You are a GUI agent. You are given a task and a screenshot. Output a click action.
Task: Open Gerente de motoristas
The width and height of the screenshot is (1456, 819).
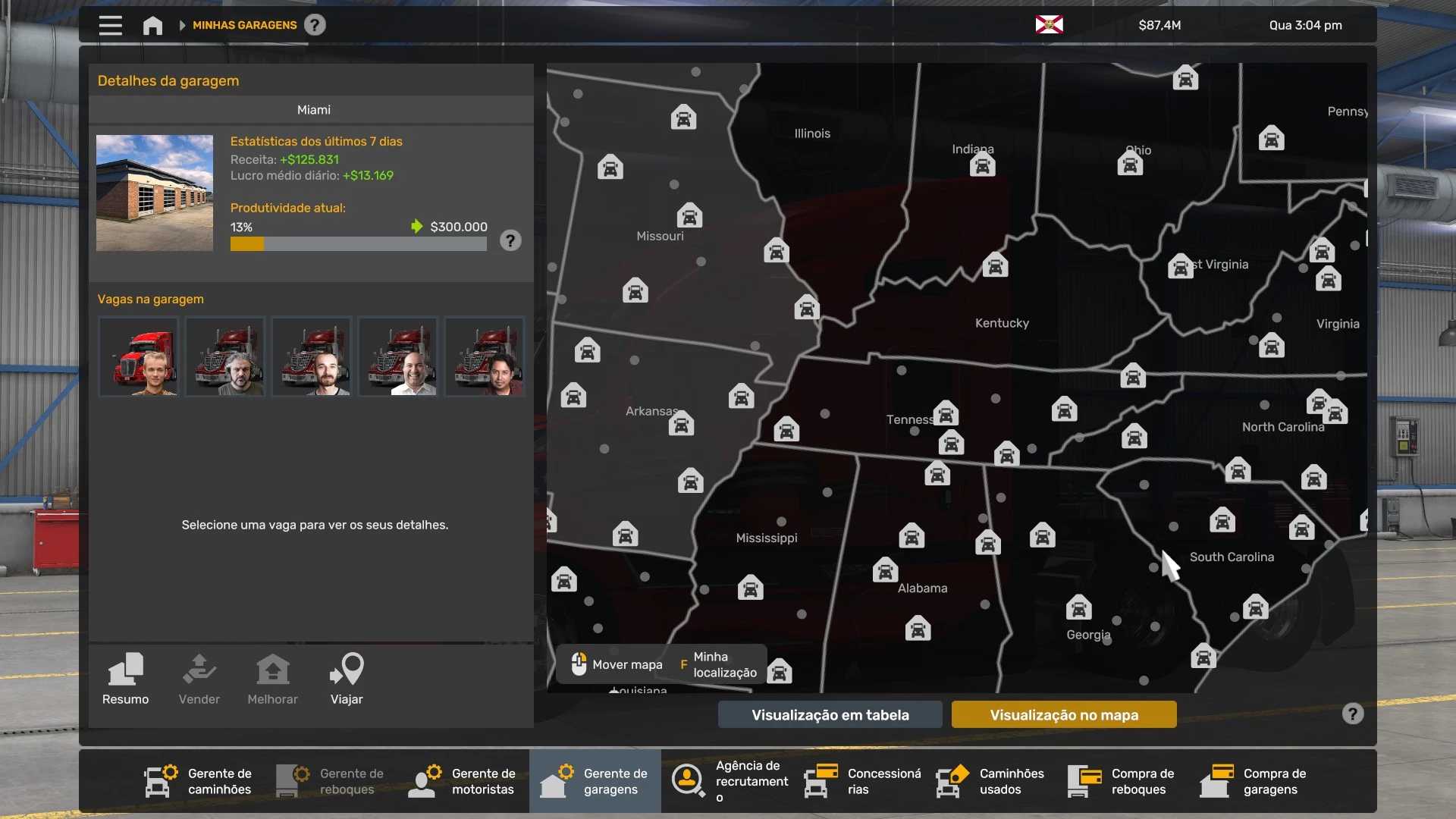(463, 781)
